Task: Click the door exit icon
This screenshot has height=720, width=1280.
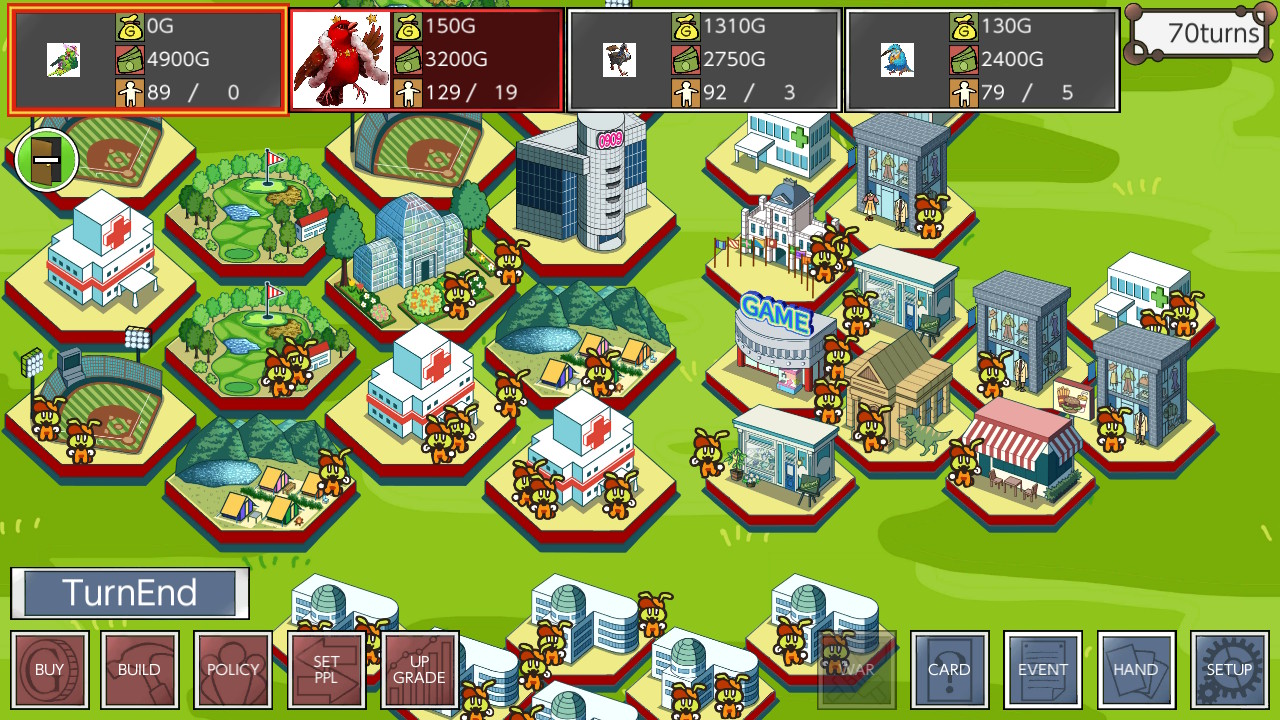Action: pos(46,158)
